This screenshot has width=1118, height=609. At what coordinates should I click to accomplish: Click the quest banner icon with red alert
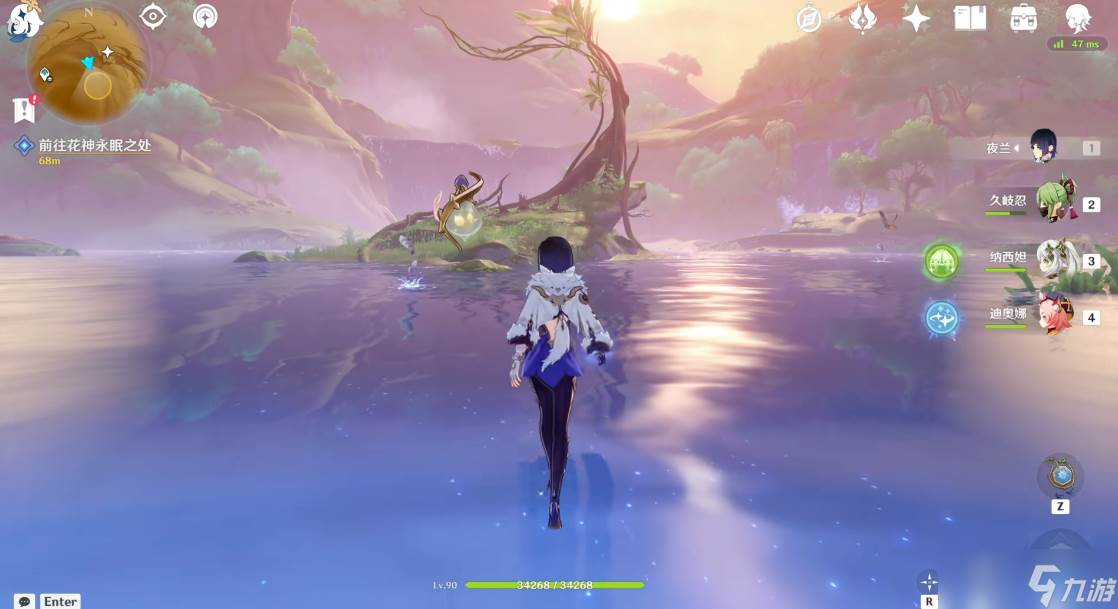click(x=24, y=109)
